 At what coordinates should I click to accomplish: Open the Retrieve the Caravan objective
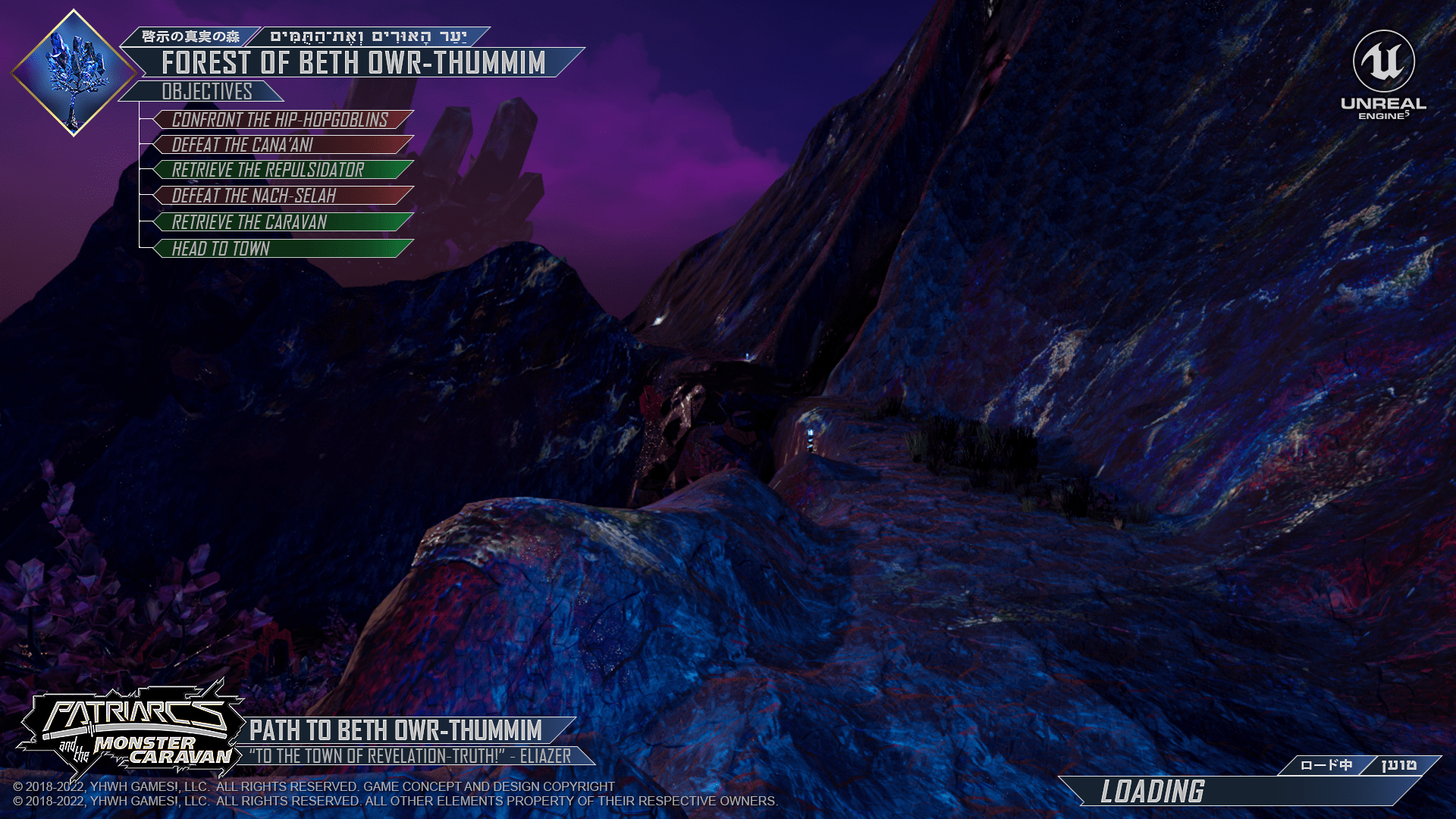[x=282, y=222]
